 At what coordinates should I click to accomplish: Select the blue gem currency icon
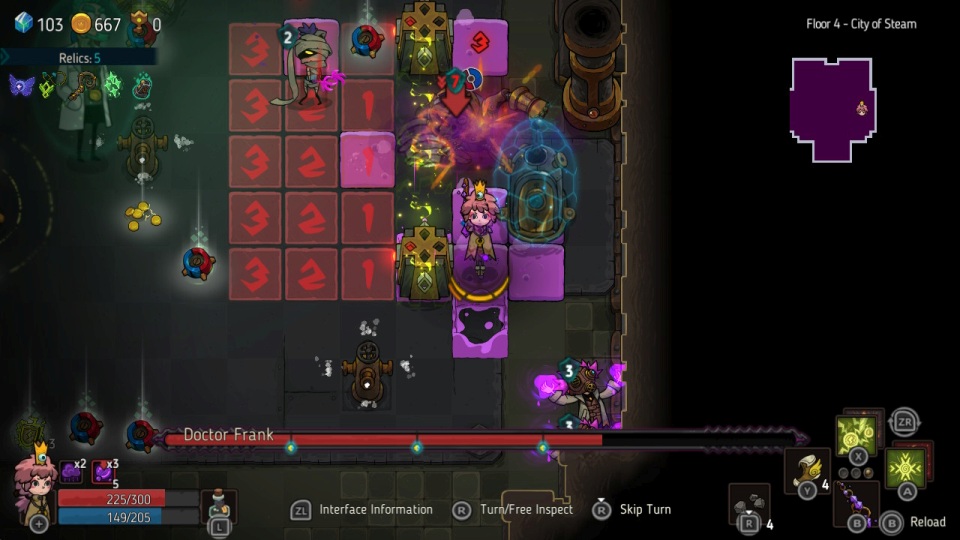(x=23, y=23)
